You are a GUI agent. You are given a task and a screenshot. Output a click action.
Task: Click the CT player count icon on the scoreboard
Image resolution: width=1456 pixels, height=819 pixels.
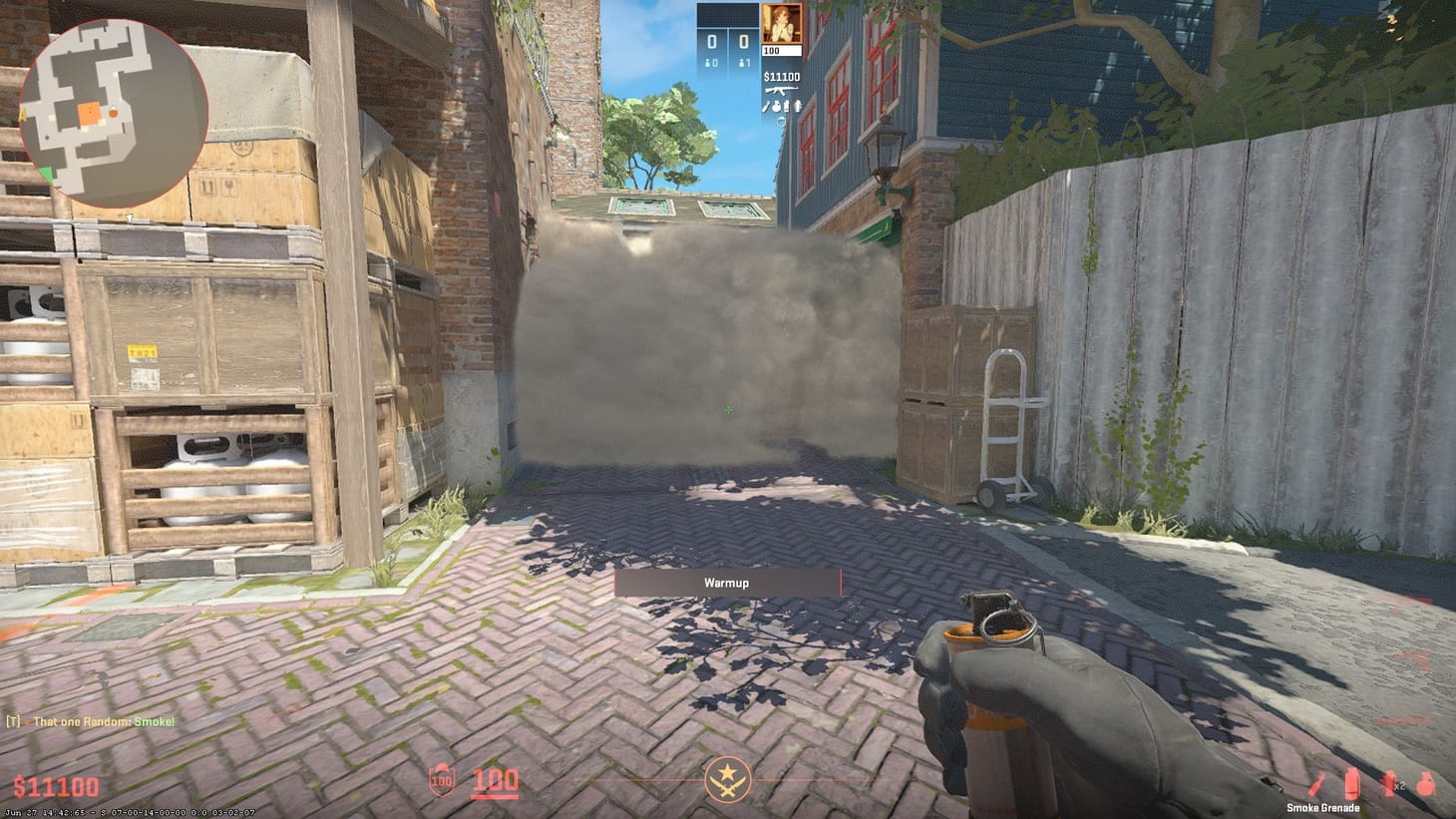pyautogui.click(x=711, y=63)
